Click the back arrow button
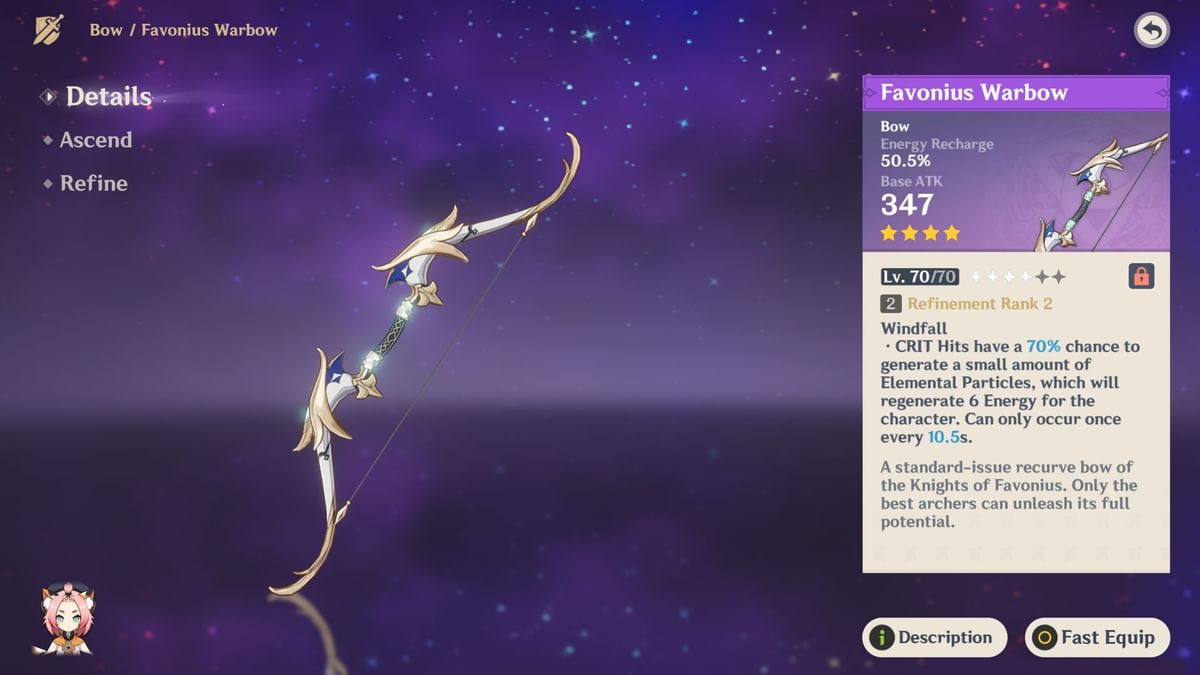1200x675 pixels. (1152, 30)
